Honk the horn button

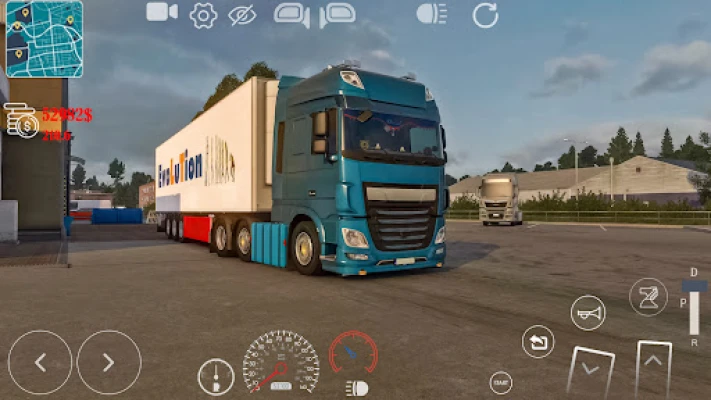588,313
